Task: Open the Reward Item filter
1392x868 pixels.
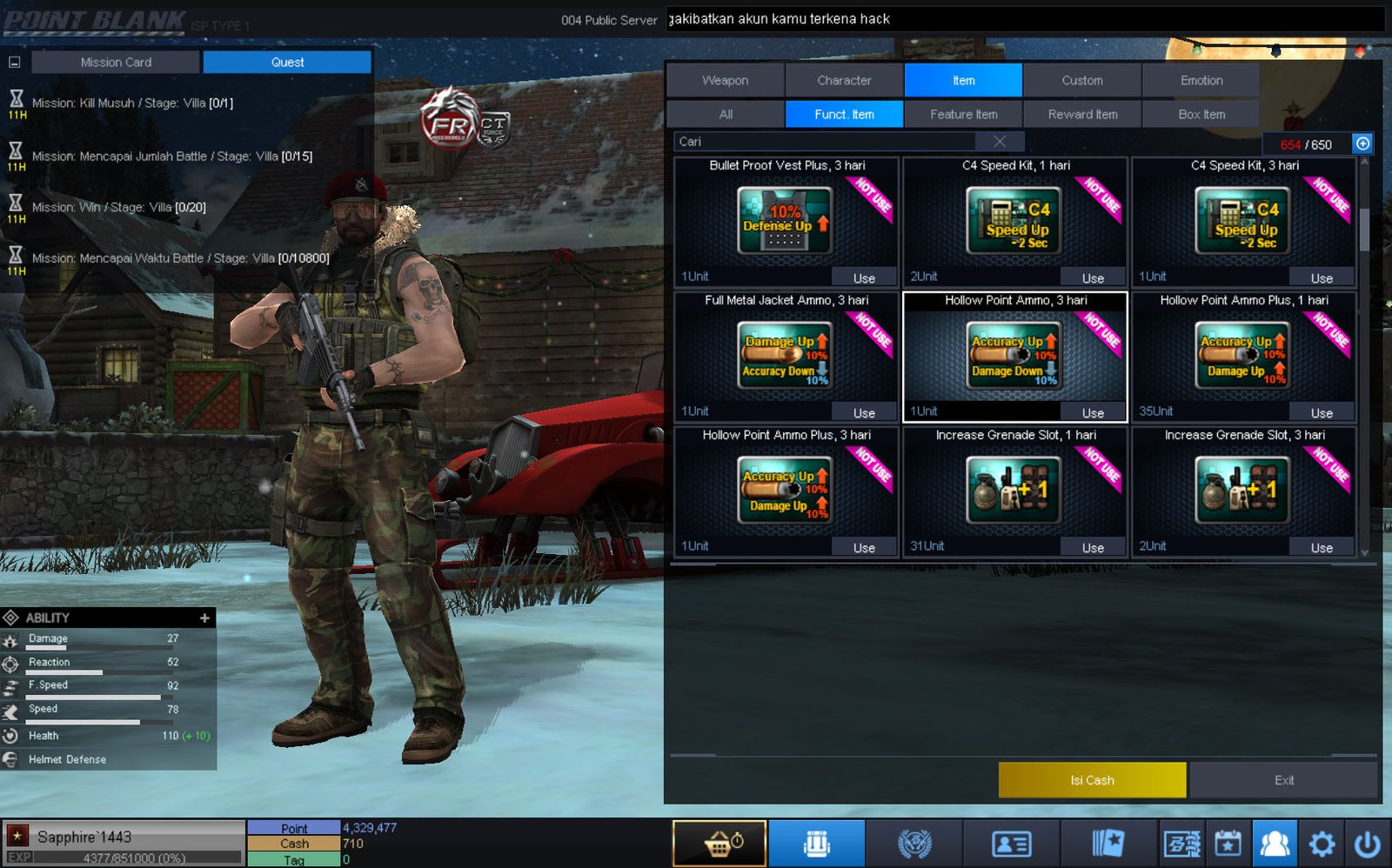Action: (1082, 114)
